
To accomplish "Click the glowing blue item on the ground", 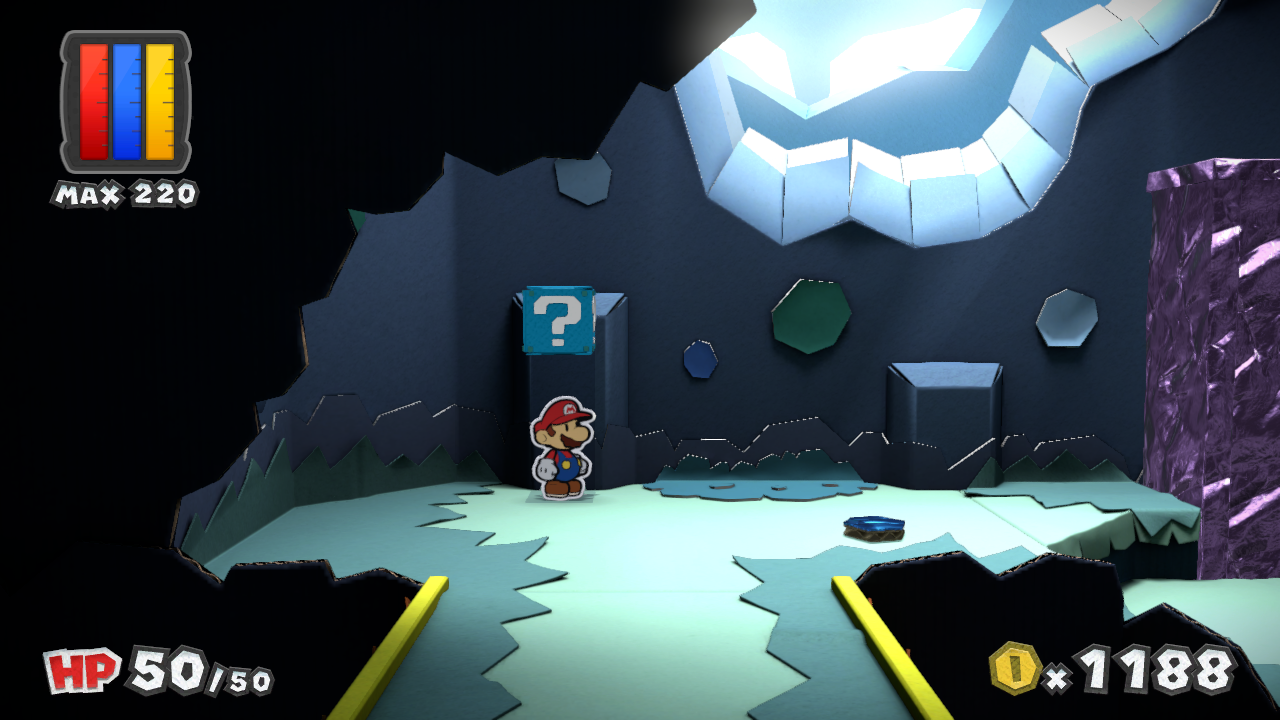I will pyautogui.click(x=872, y=527).
